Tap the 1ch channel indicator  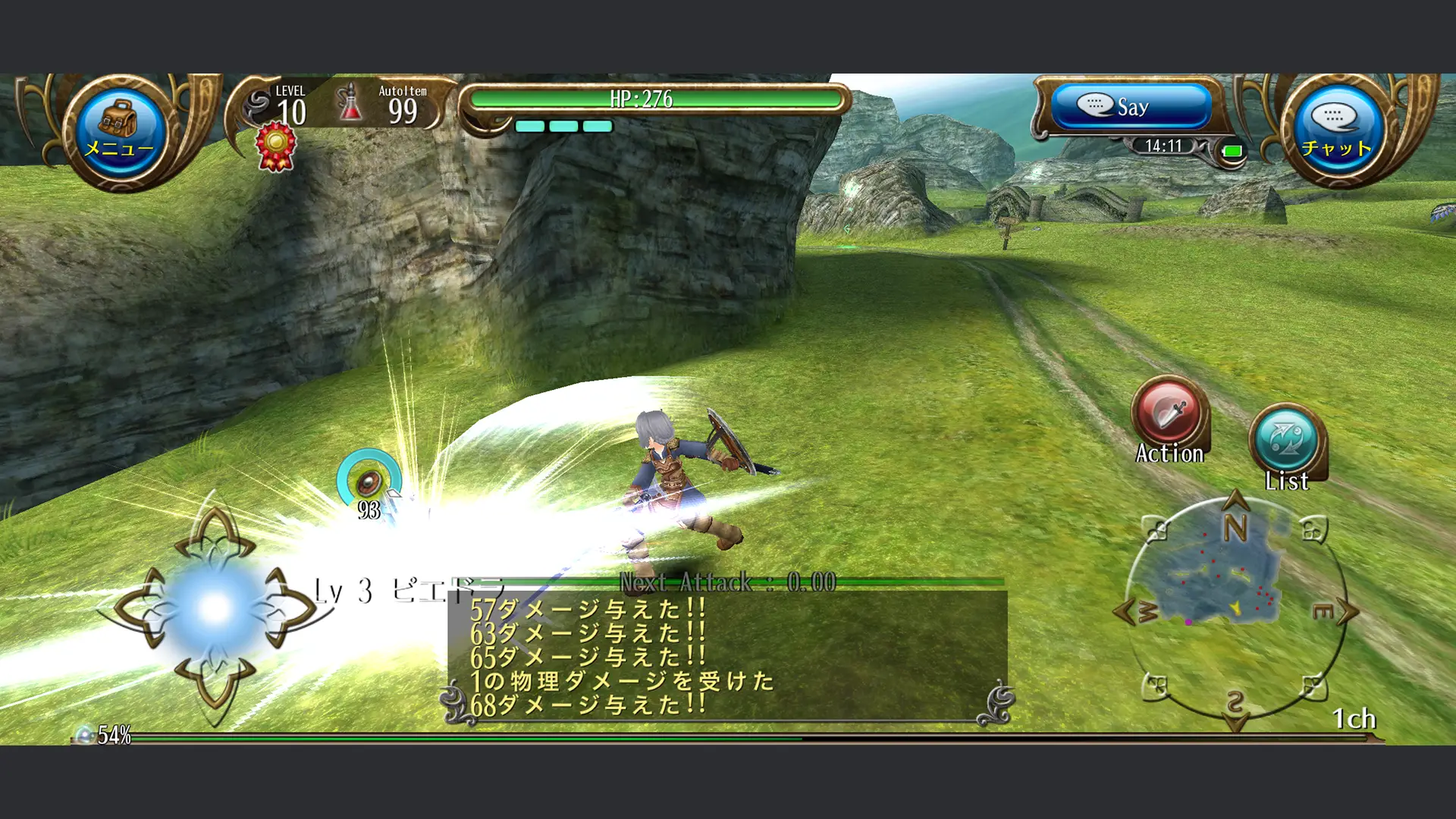(x=1354, y=719)
